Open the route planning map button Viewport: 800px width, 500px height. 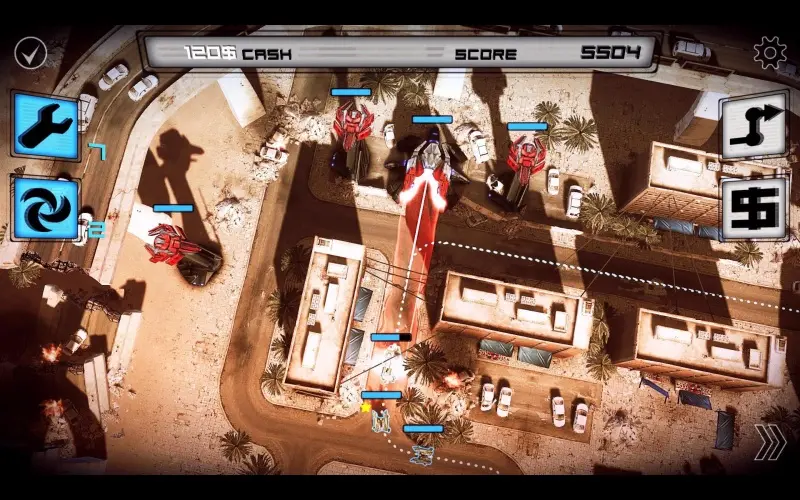pyautogui.click(x=753, y=125)
